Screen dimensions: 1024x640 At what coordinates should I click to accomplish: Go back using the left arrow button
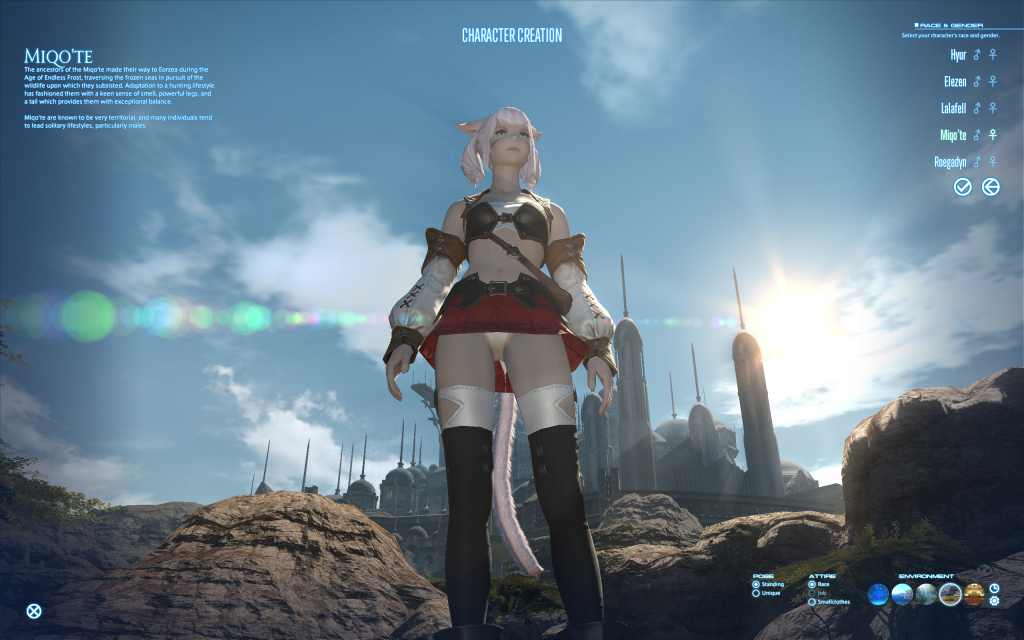click(x=991, y=187)
